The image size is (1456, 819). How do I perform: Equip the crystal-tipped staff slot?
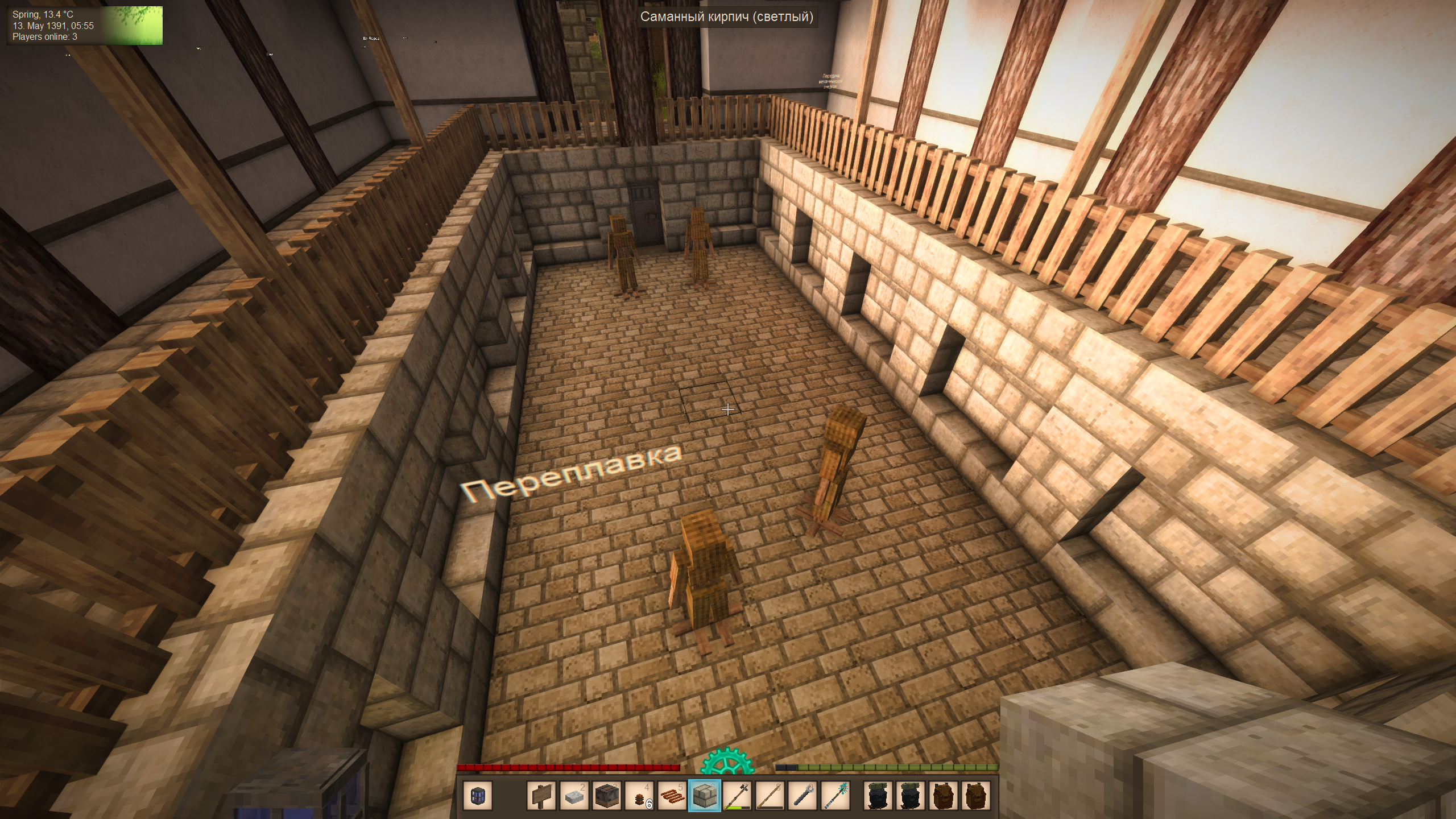836,796
